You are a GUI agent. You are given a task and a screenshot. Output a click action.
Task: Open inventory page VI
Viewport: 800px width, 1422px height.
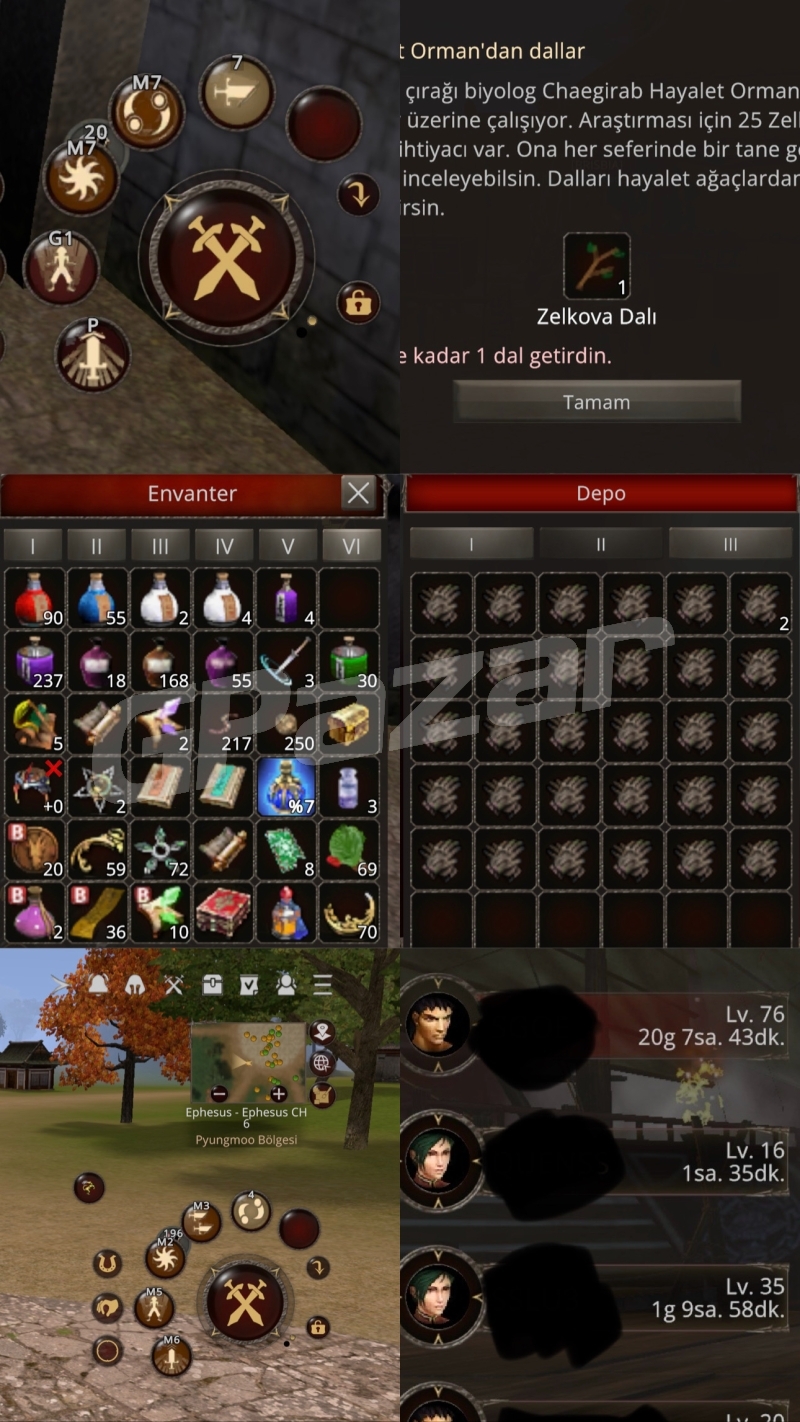point(351,546)
